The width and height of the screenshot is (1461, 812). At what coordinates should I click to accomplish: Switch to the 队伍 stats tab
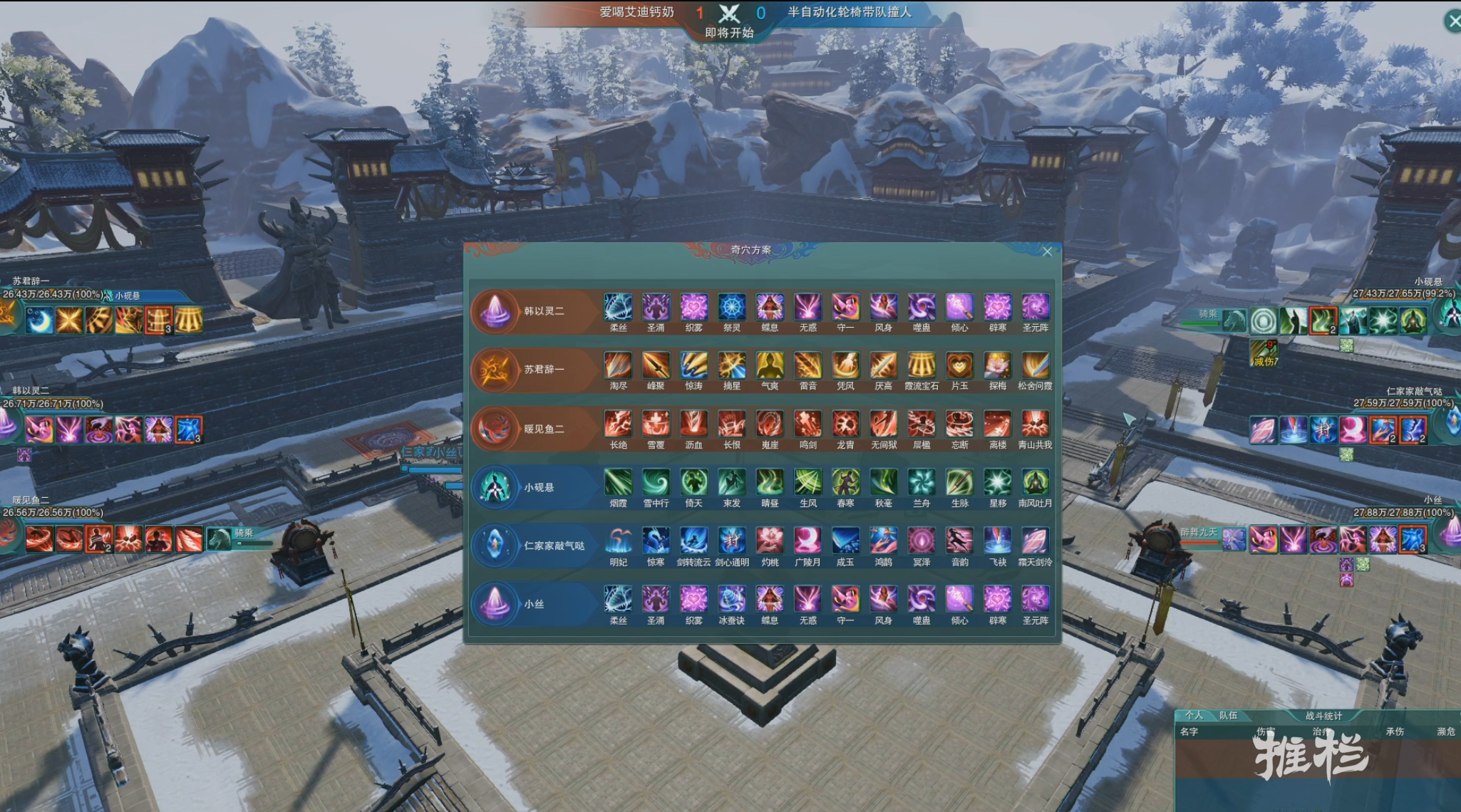(x=1228, y=715)
